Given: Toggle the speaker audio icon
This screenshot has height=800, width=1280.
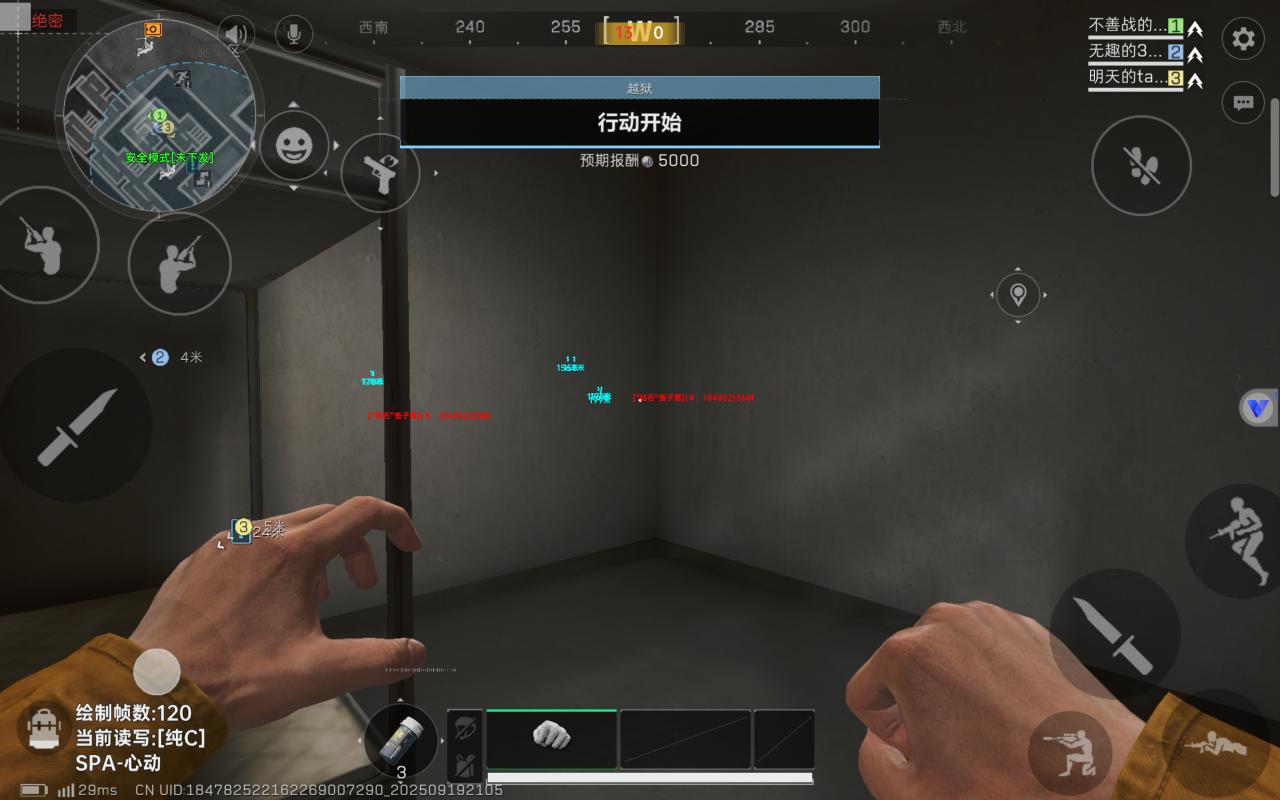Looking at the screenshot, I should [x=235, y=33].
